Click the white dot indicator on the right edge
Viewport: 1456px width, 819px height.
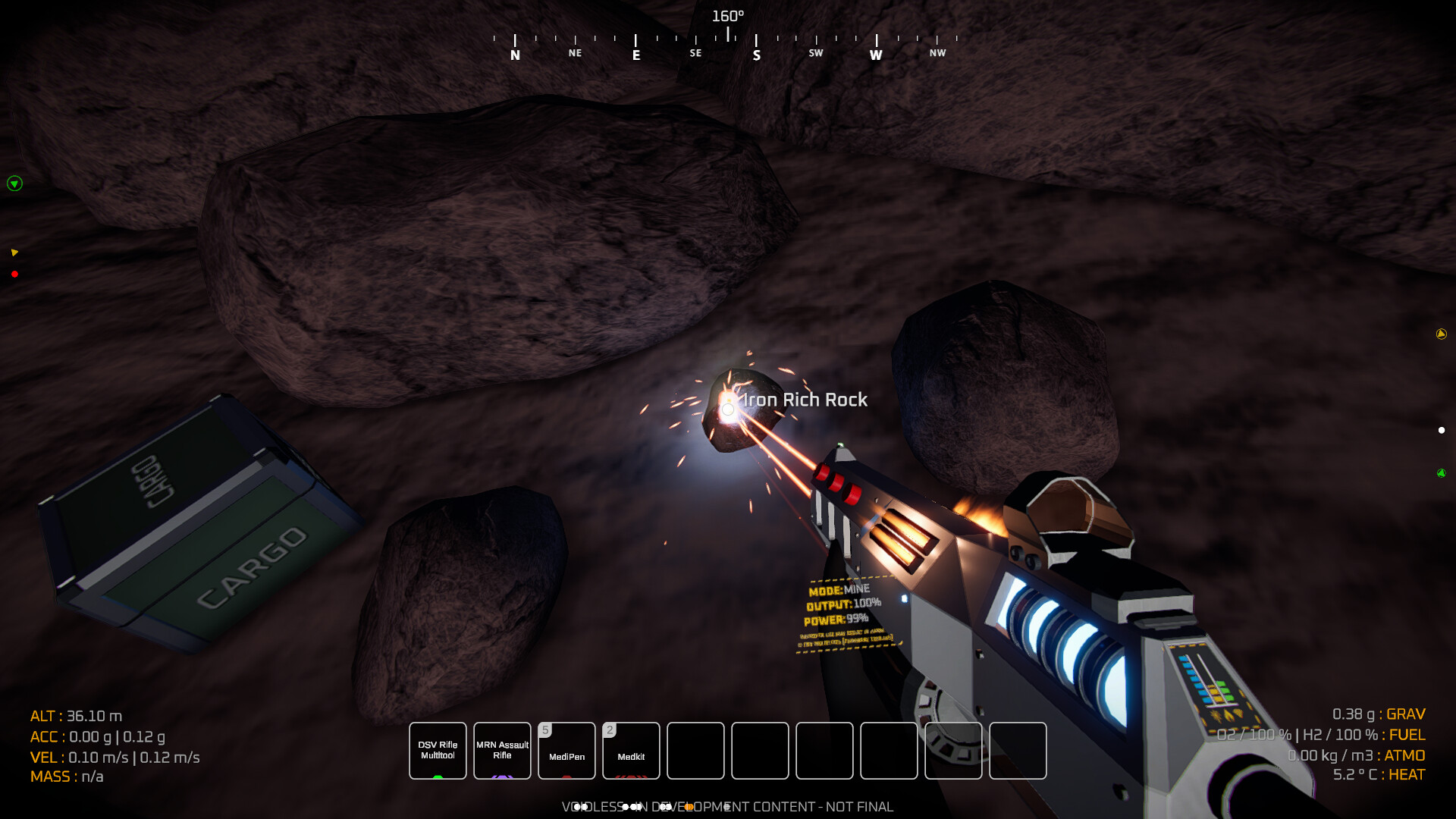[1440, 428]
